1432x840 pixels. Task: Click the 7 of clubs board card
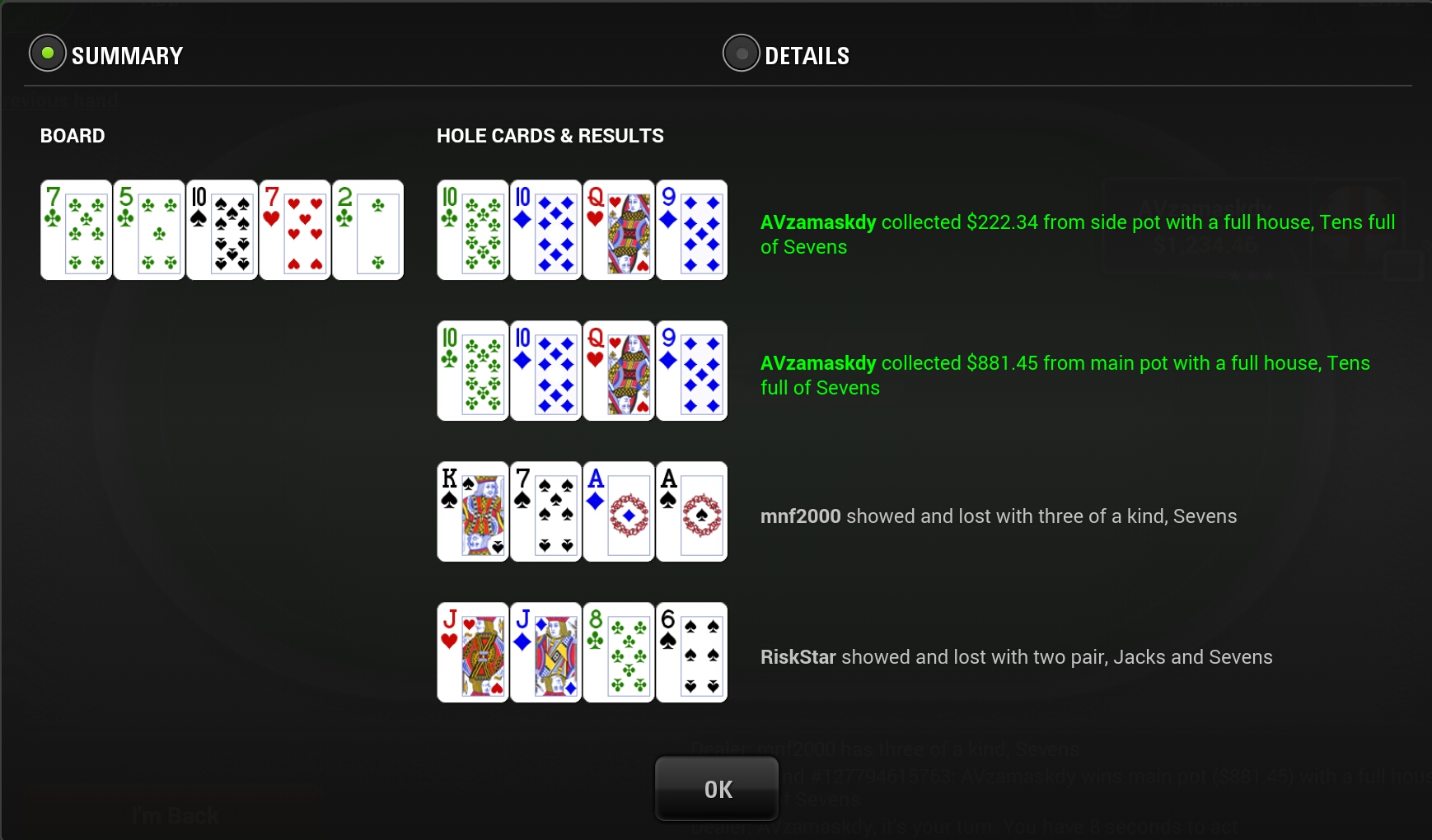76,229
